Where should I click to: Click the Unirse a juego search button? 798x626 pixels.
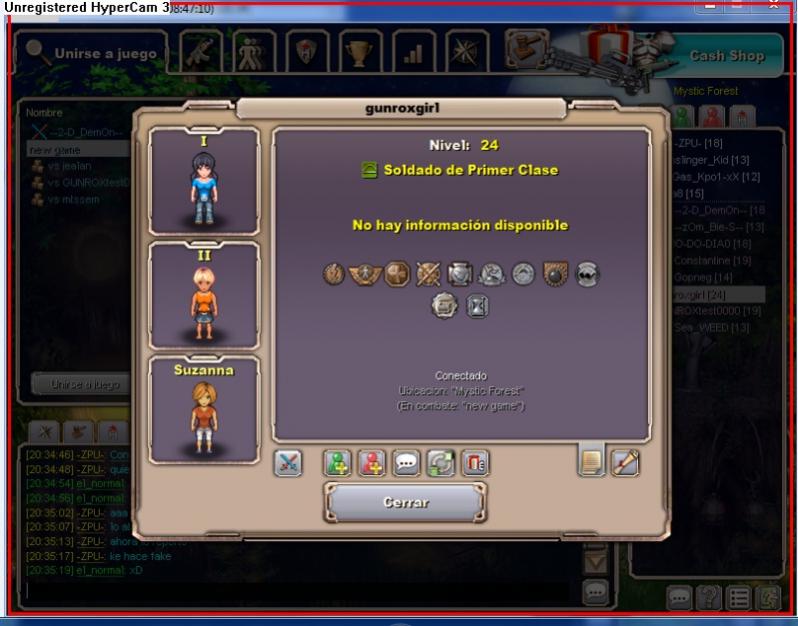point(93,53)
